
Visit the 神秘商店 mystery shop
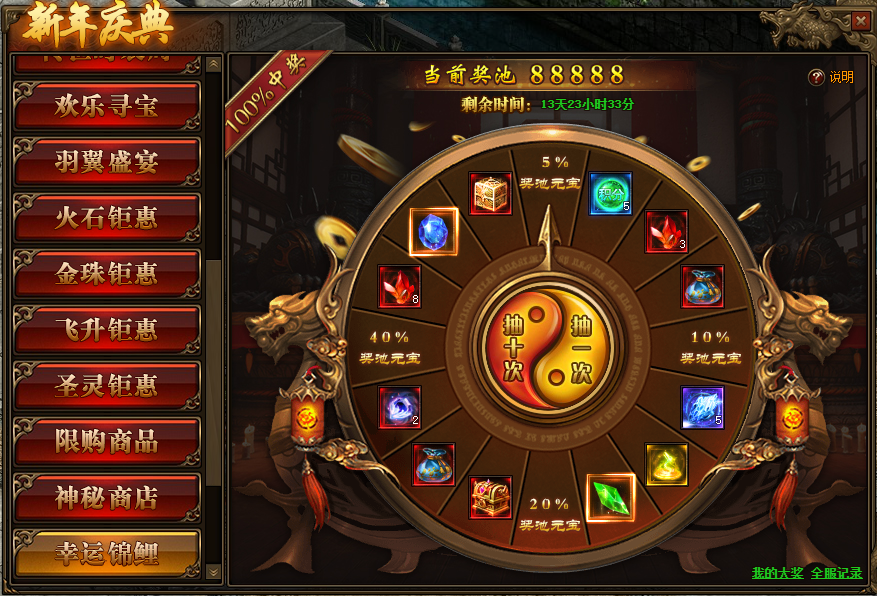coord(106,497)
